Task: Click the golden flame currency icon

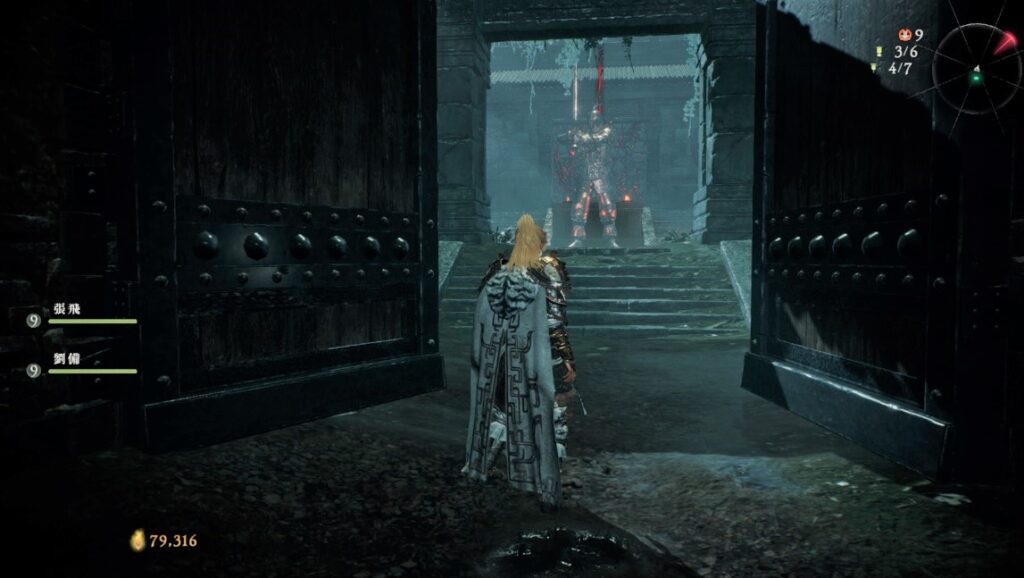Action: pos(137,540)
